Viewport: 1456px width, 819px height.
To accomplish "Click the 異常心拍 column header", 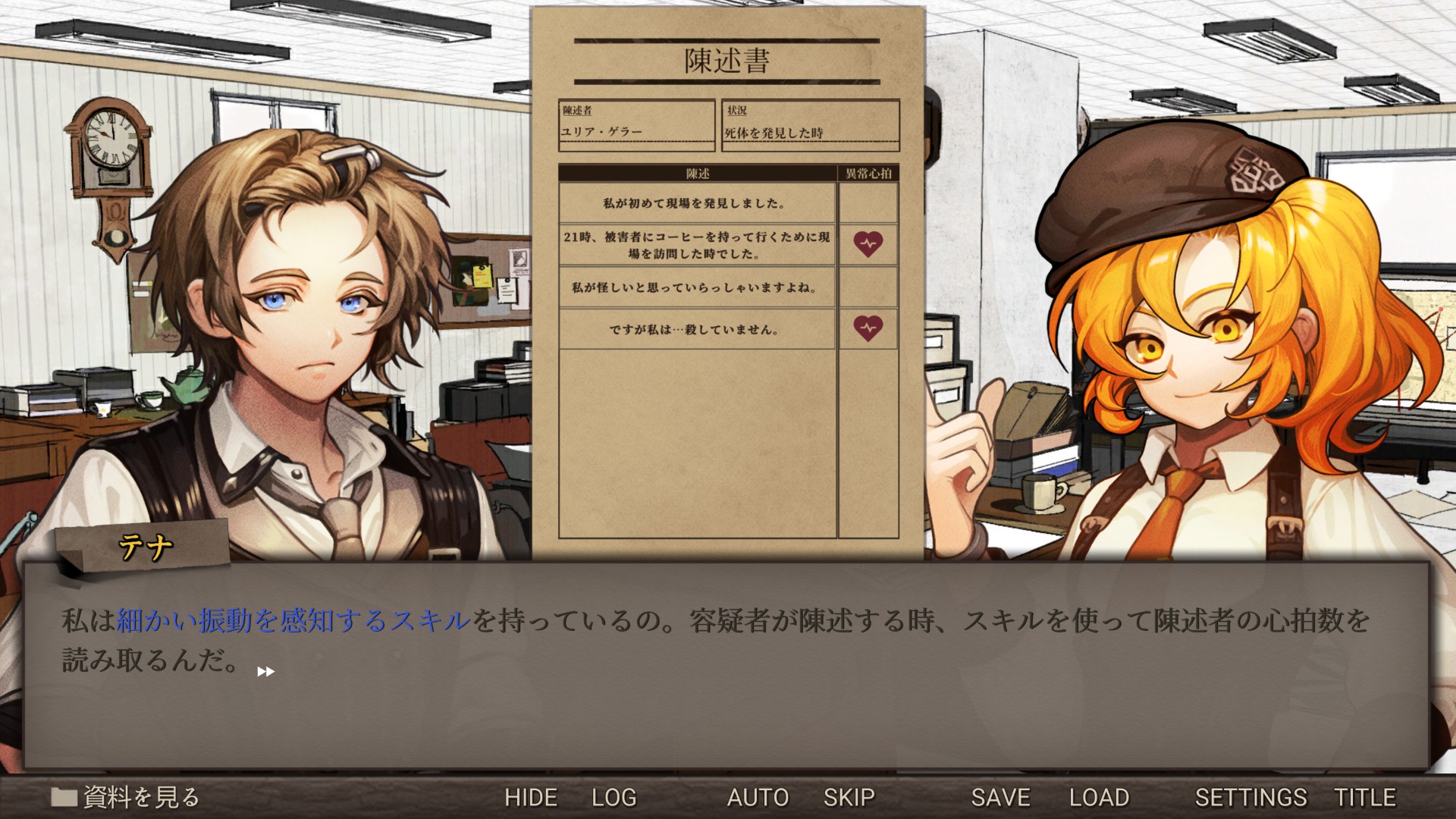I will pos(868,173).
